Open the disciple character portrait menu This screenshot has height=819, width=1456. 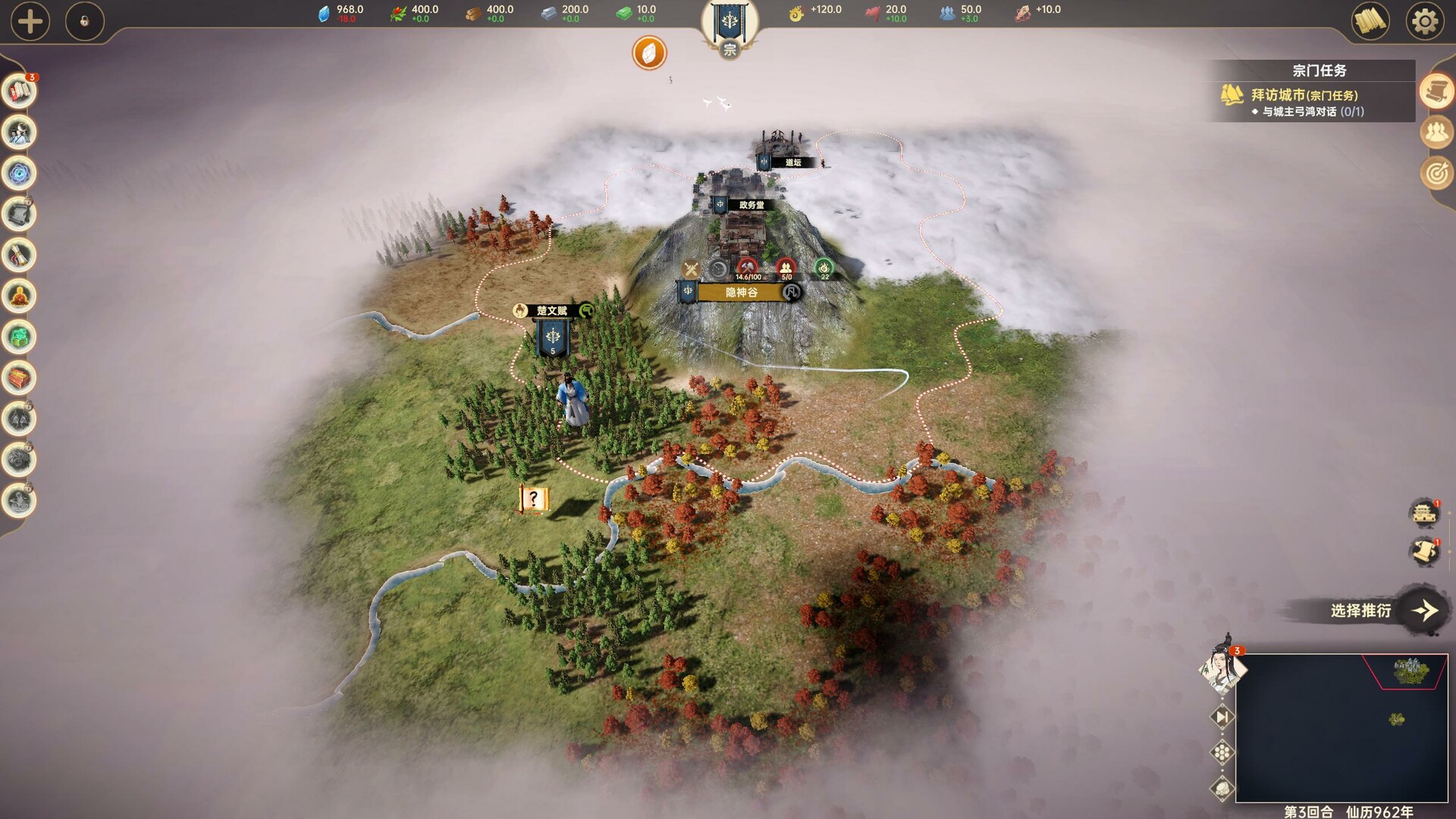(20, 133)
